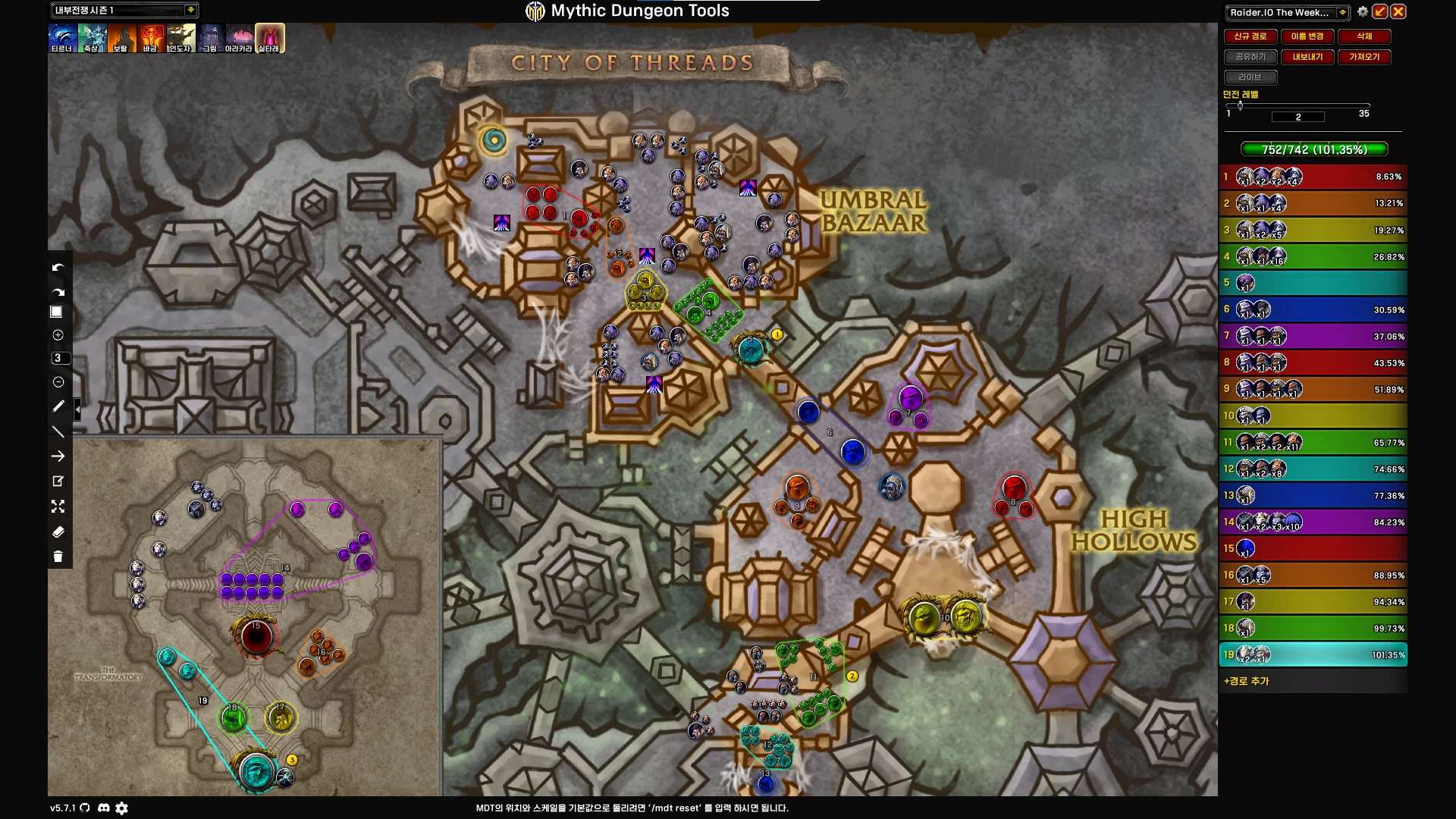Screen dimensions: 1456x819
Task: Delete the route with the 삭제 button
Action: [x=1364, y=36]
